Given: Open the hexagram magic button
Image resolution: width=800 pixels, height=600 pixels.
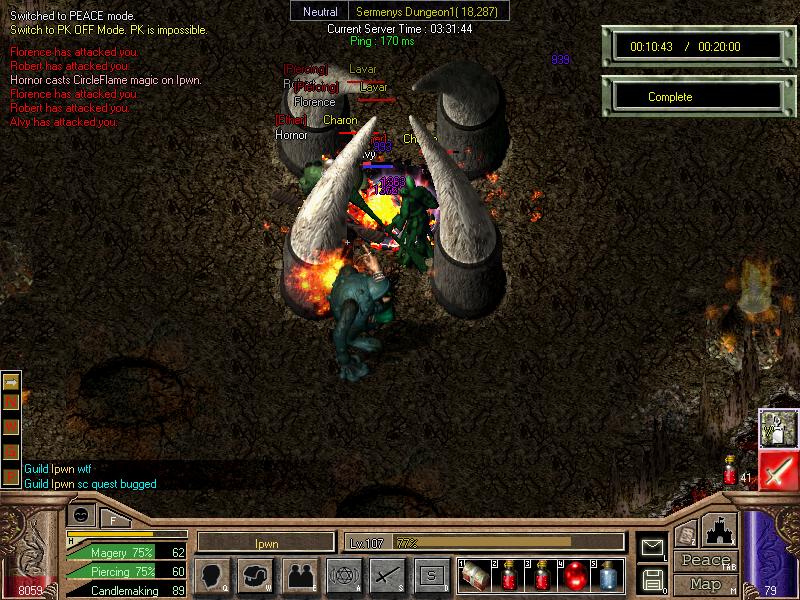Looking at the screenshot, I should coord(343,575).
